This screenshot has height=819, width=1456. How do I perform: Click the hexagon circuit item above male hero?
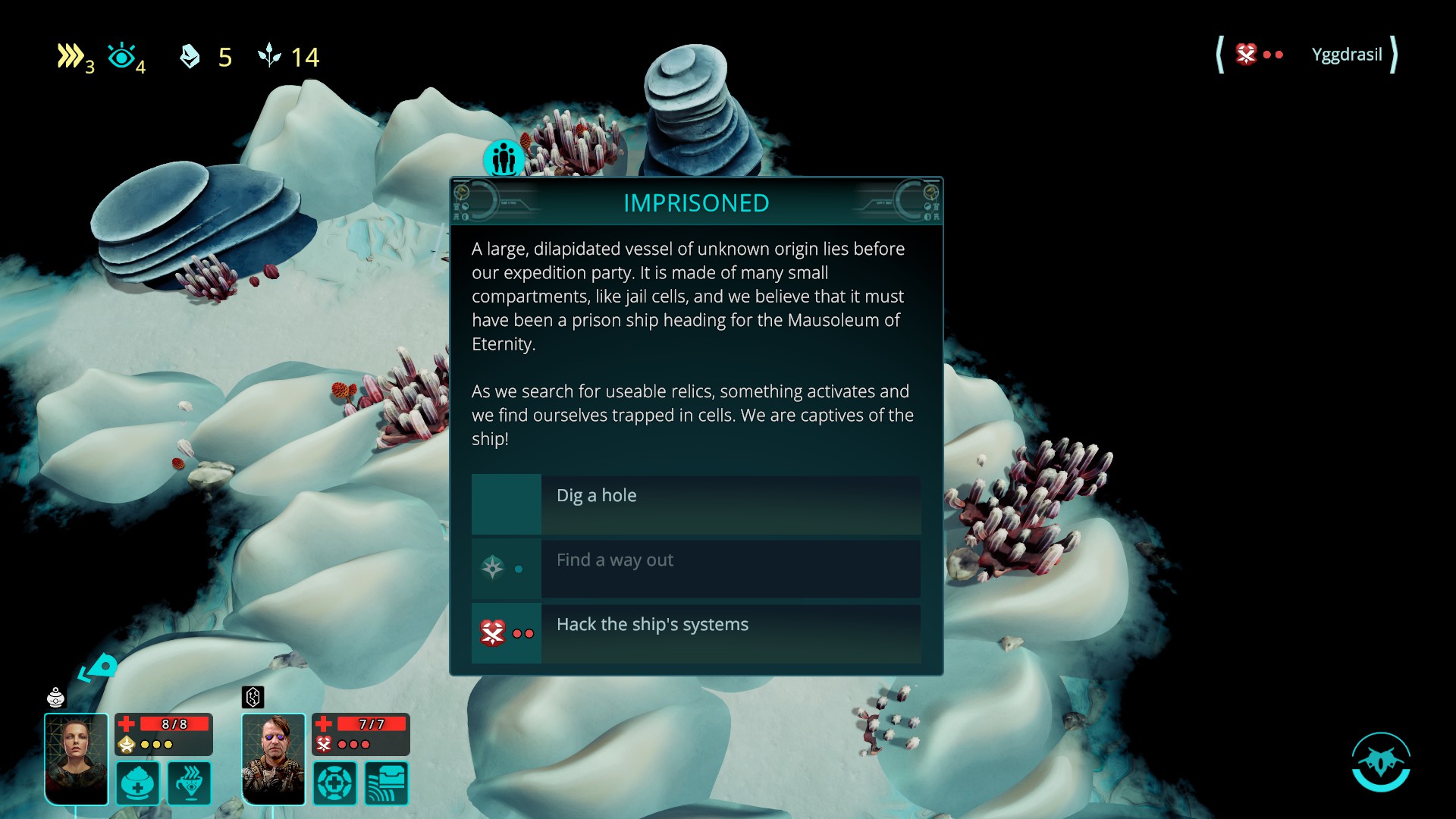pyautogui.click(x=253, y=697)
